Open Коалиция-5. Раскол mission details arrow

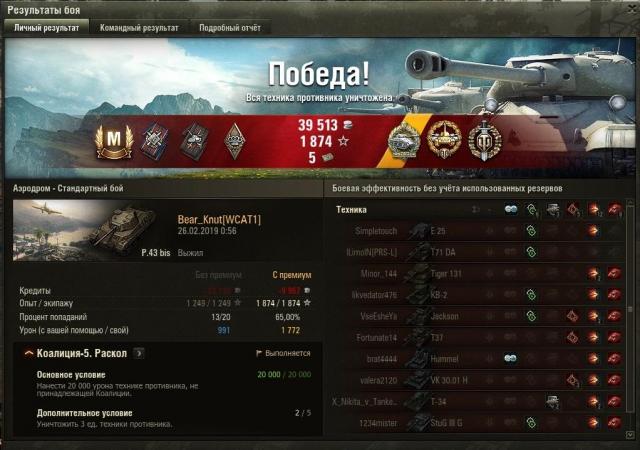(139, 353)
